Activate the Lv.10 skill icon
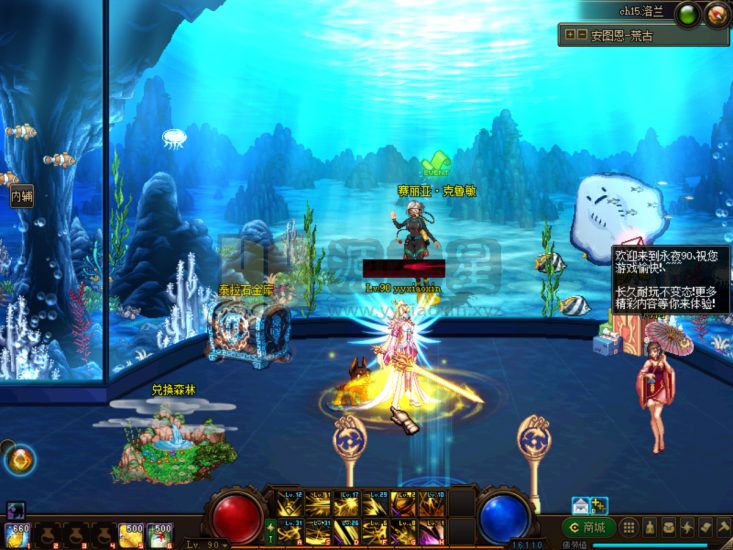 coord(433,502)
